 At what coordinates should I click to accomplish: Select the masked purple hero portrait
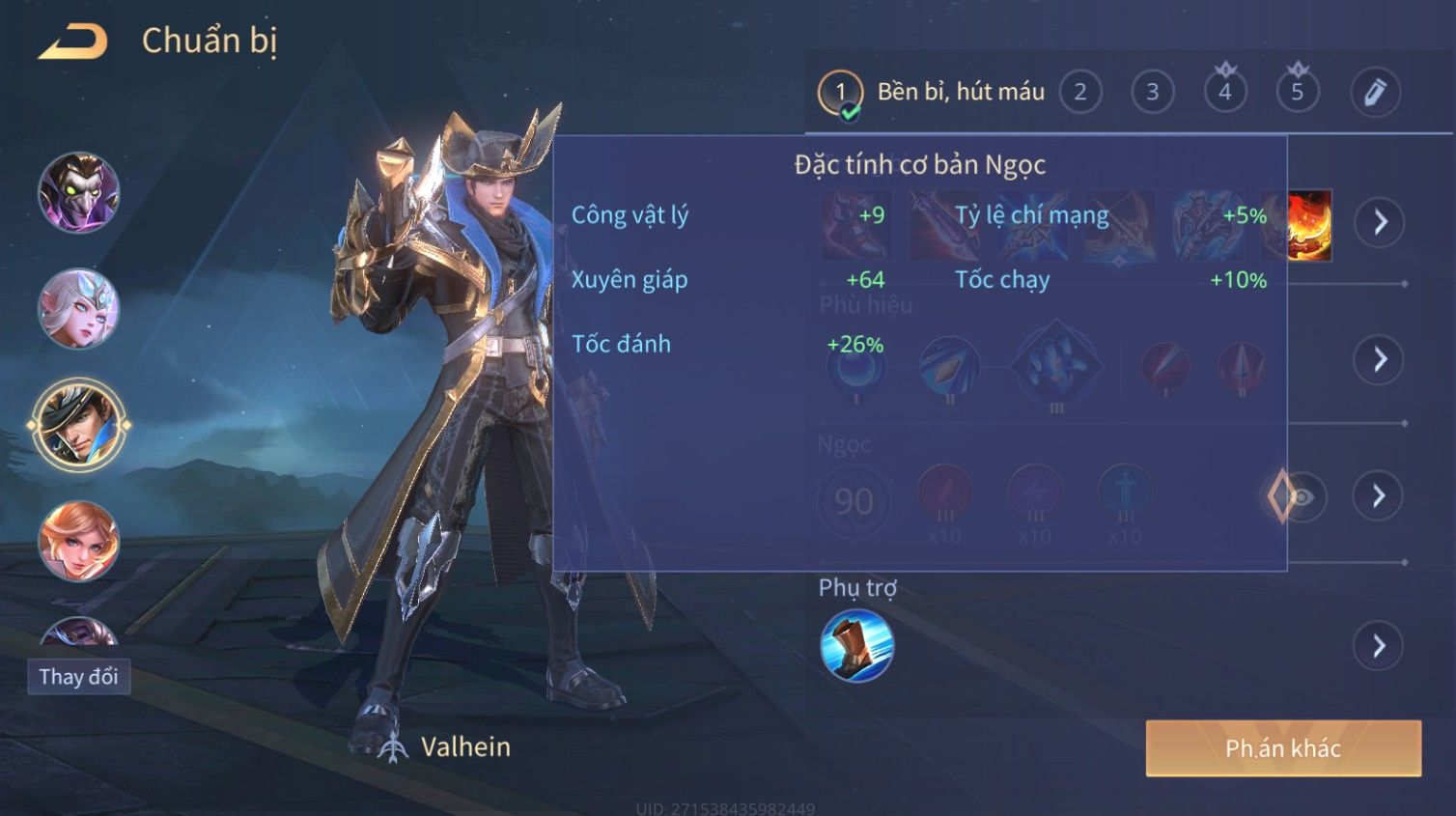(78, 192)
